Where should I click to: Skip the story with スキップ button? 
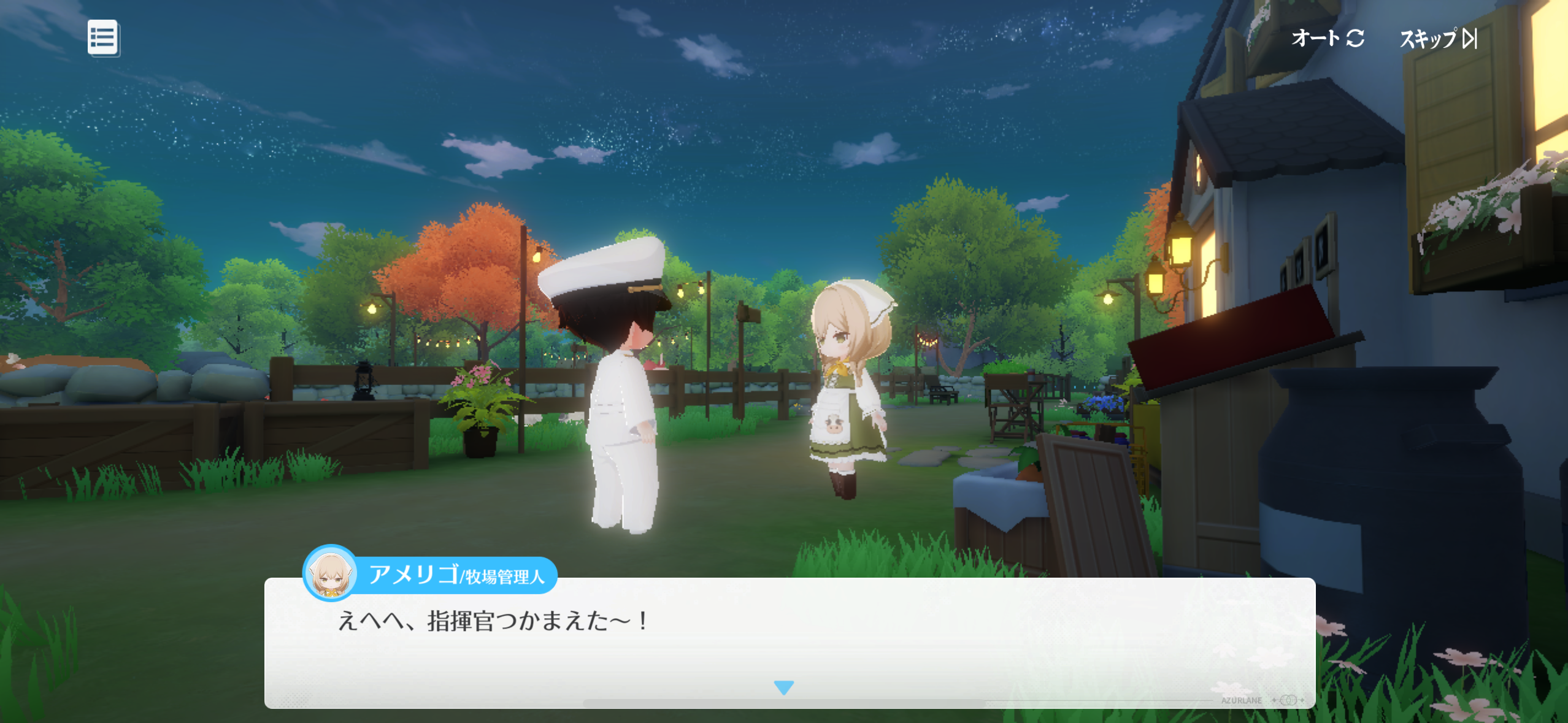coord(1437,39)
